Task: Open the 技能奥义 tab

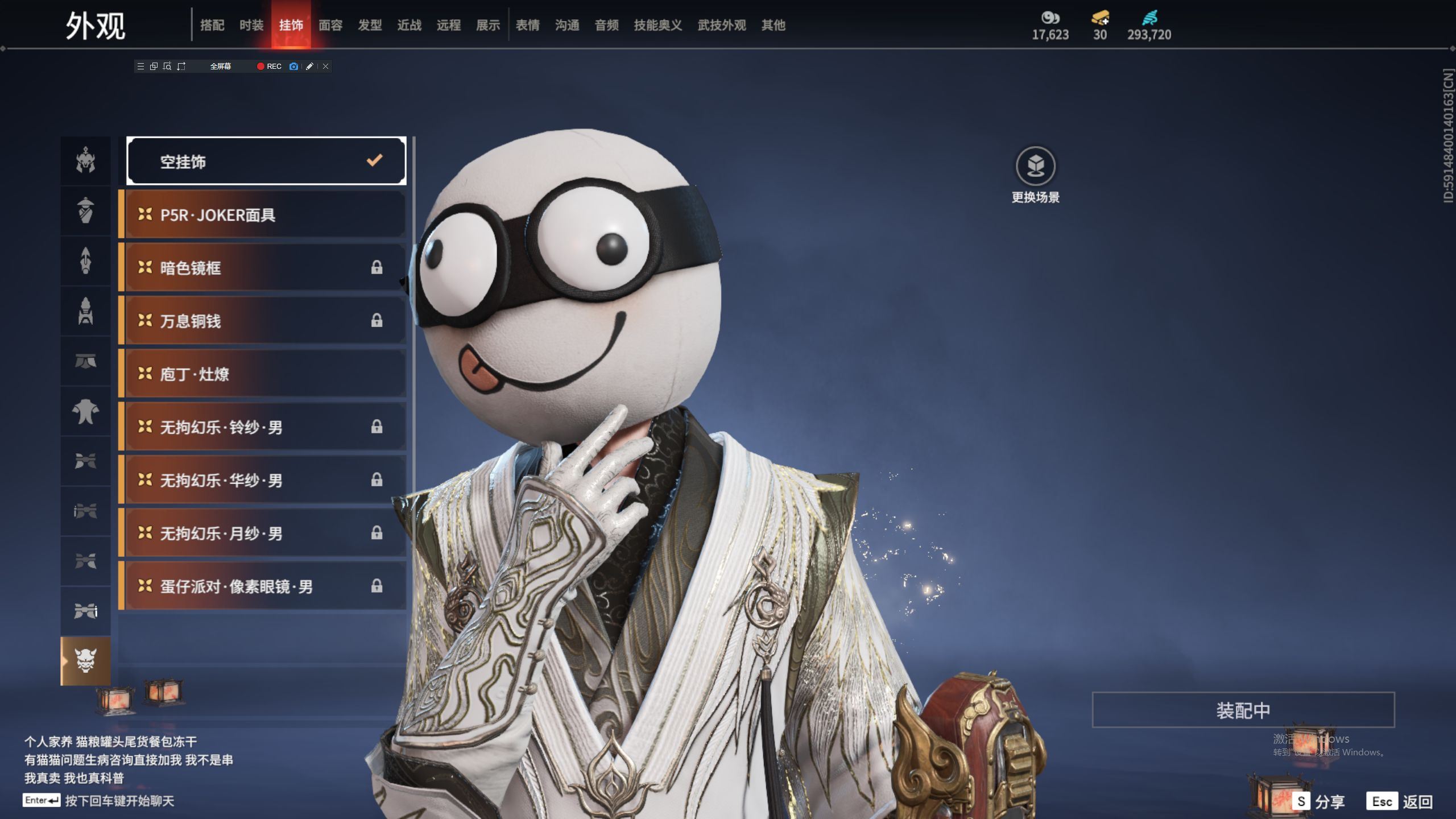Action: pyautogui.click(x=657, y=25)
